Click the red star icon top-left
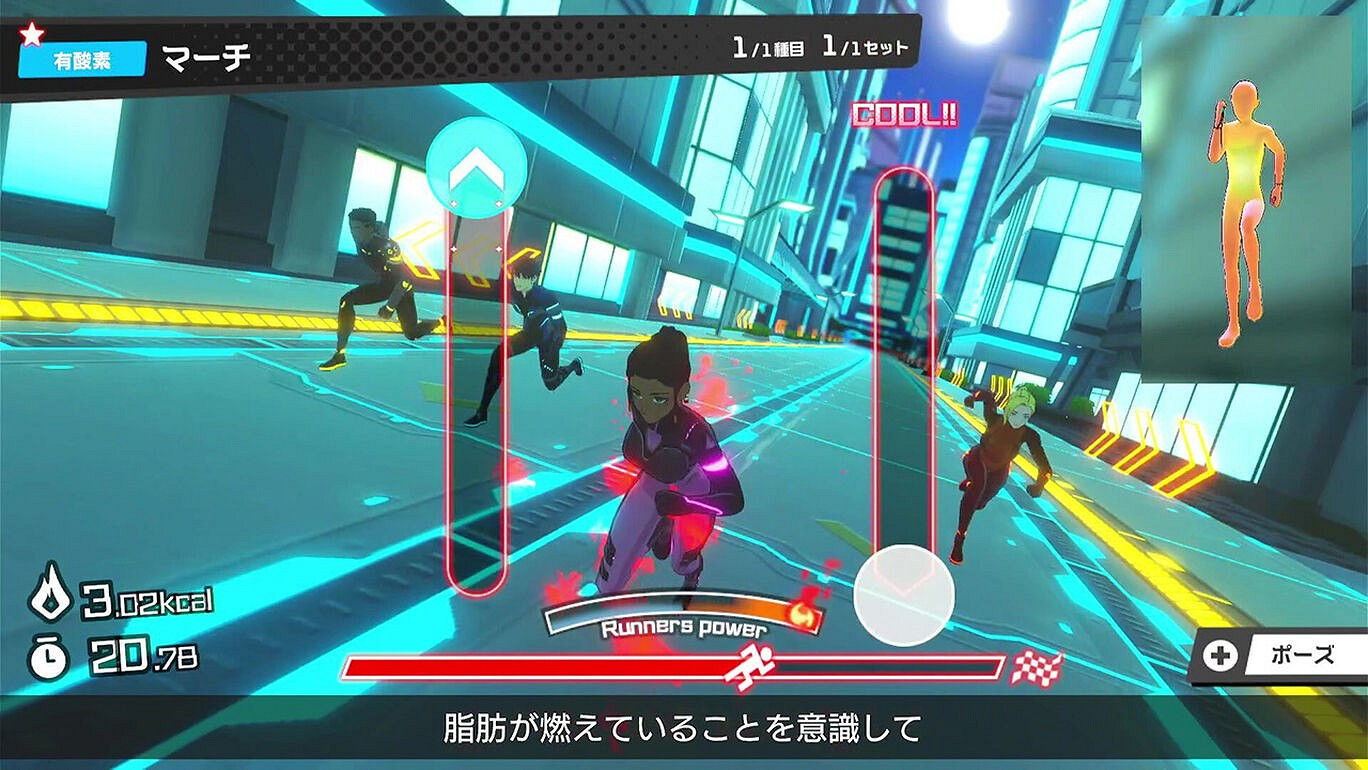 click(32, 31)
